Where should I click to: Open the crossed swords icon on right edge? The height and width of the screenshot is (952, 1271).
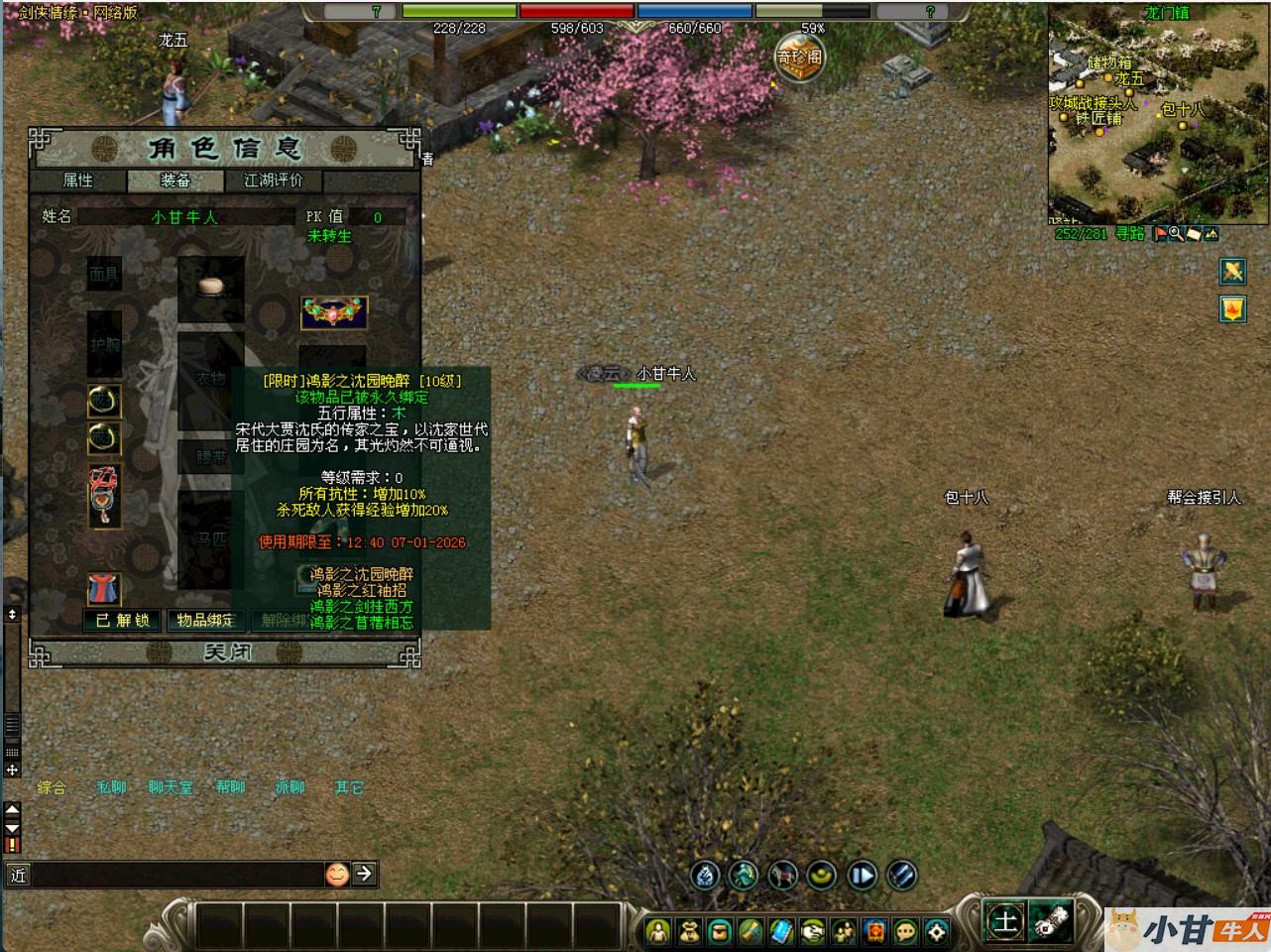[x=1232, y=271]
